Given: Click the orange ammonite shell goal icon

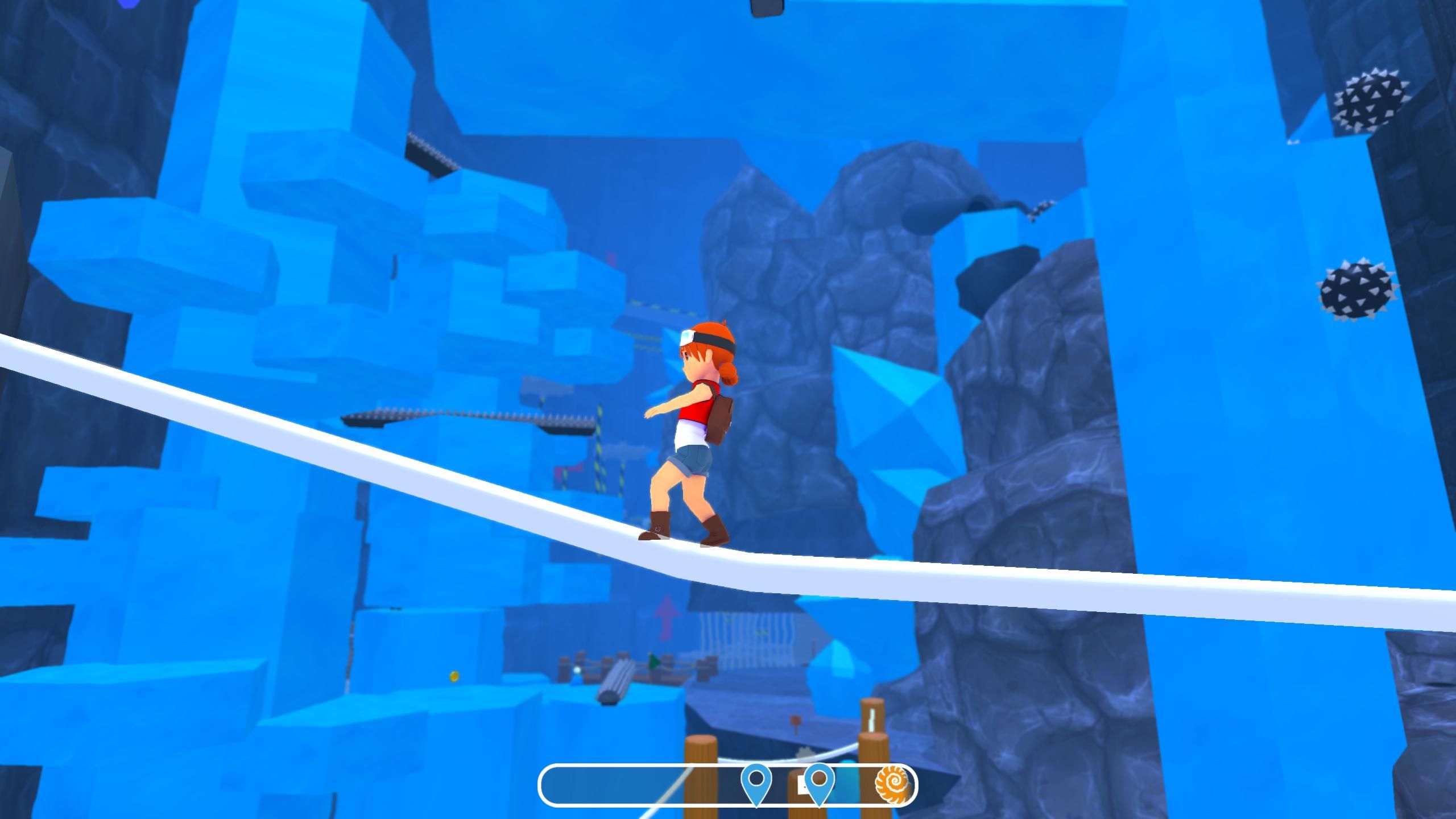Looking at the screenshot, I should click(894, 785).
